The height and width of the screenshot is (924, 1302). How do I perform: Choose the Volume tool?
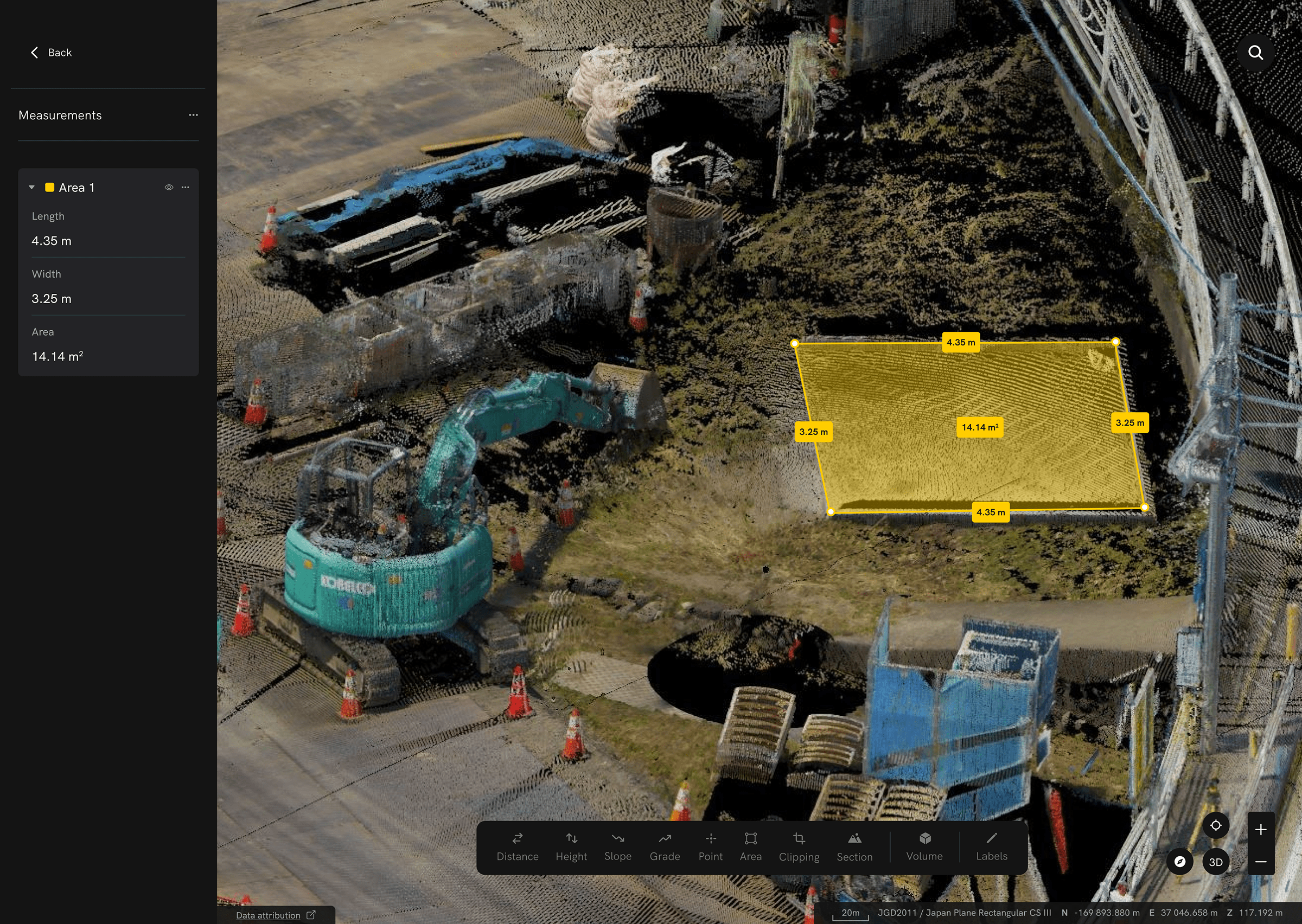(x=925, y=846)
